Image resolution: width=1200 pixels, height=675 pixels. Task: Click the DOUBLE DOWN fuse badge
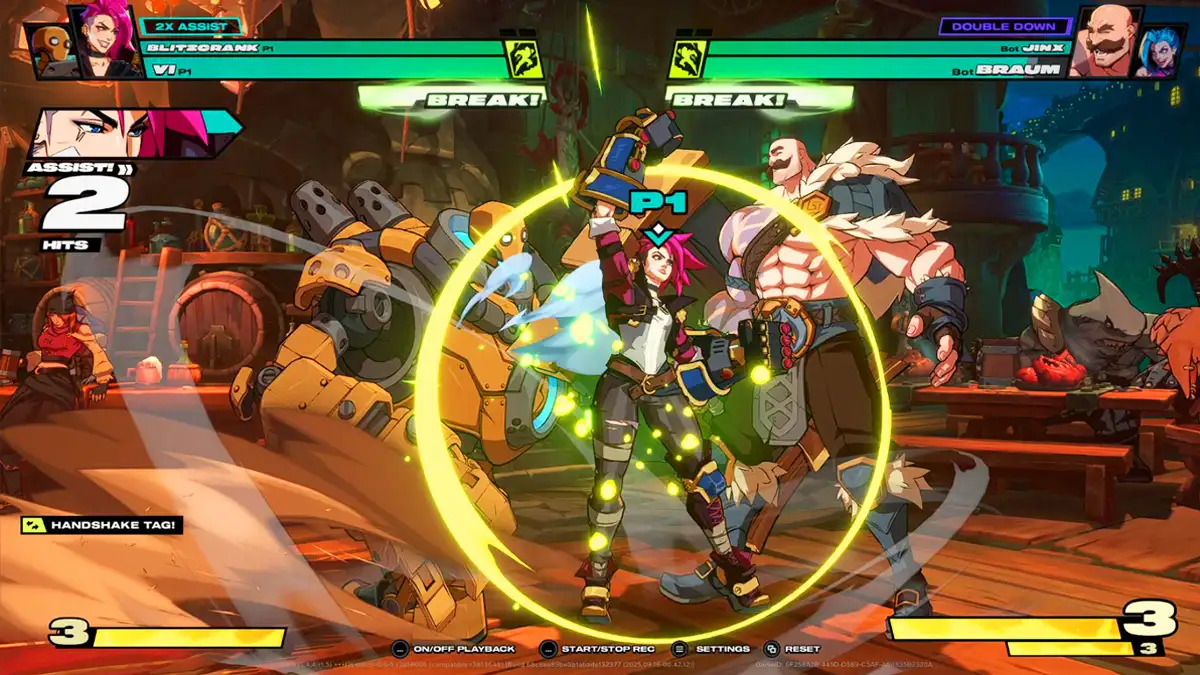[1002, 26]
